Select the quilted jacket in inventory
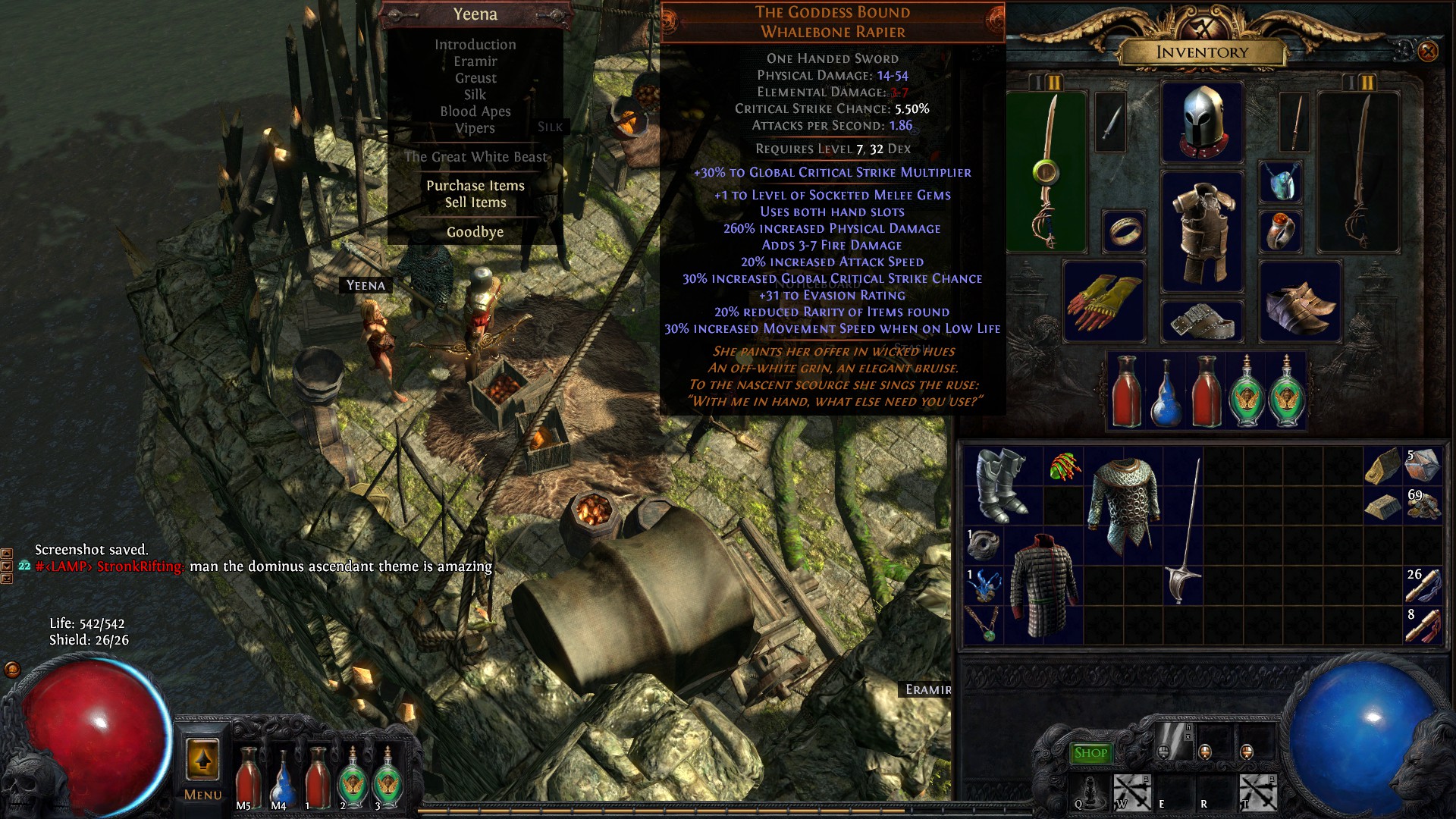 click(1043, 584)
